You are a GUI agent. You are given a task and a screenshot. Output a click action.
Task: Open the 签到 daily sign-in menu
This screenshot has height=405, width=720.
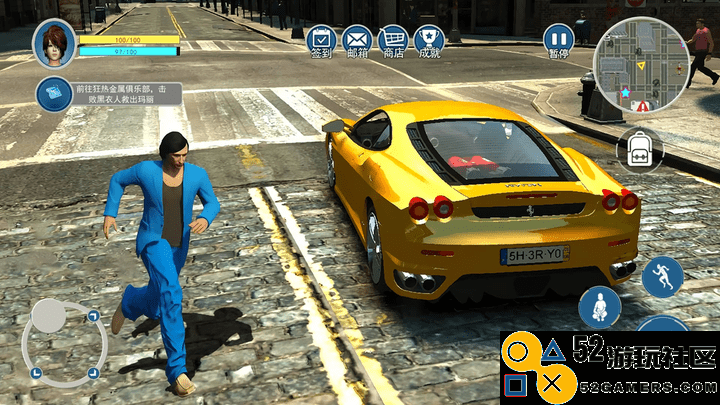click(320, 41)
